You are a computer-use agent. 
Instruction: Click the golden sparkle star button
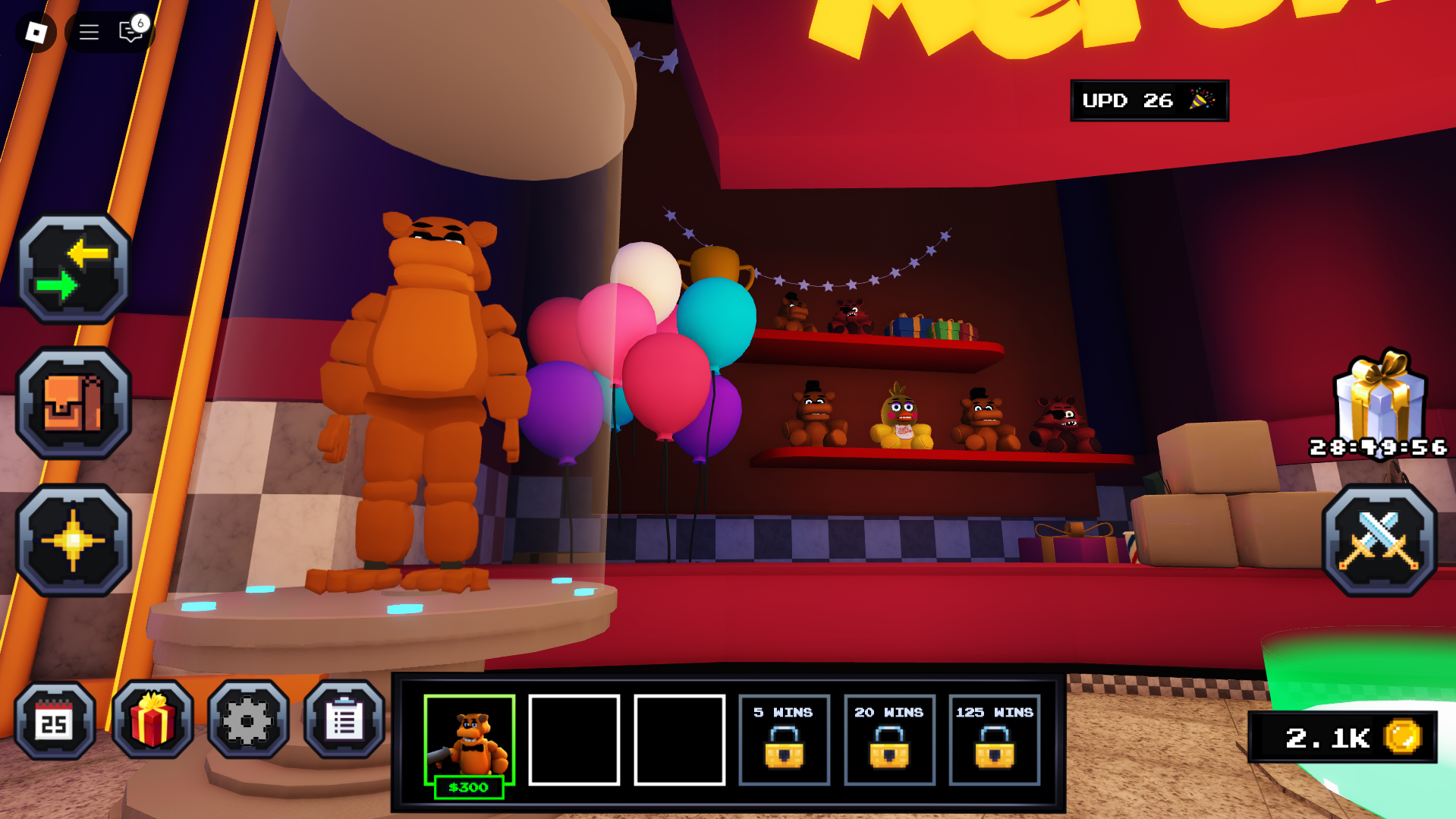(x=74, y=540)
